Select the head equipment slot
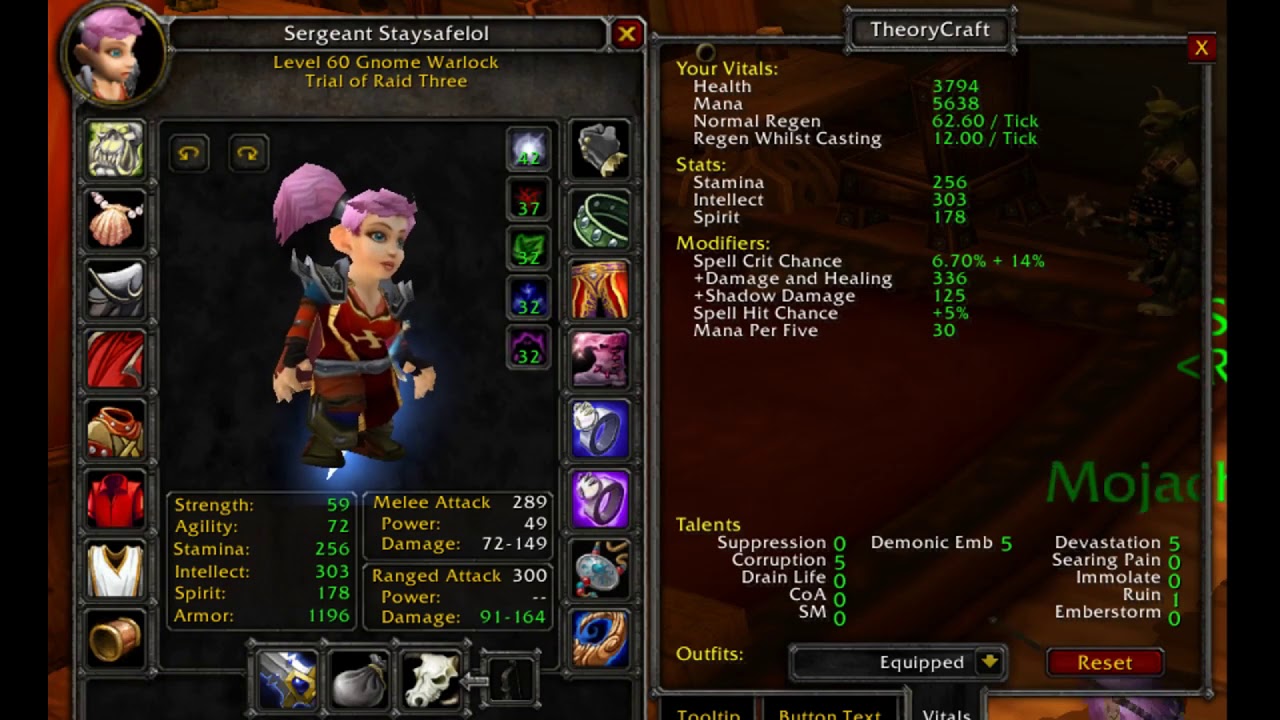 [x=116, y=150]
